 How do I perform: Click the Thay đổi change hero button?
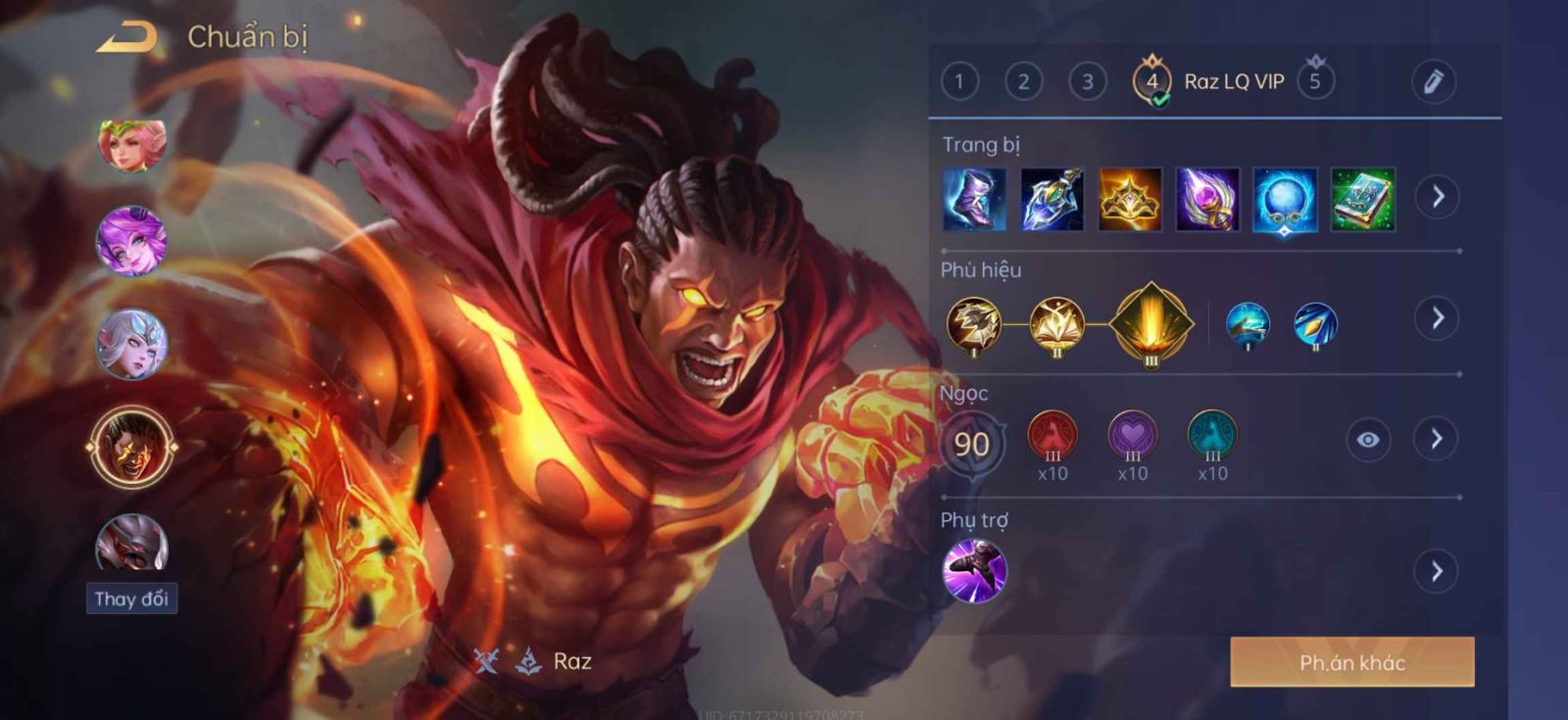click(131, 599)
